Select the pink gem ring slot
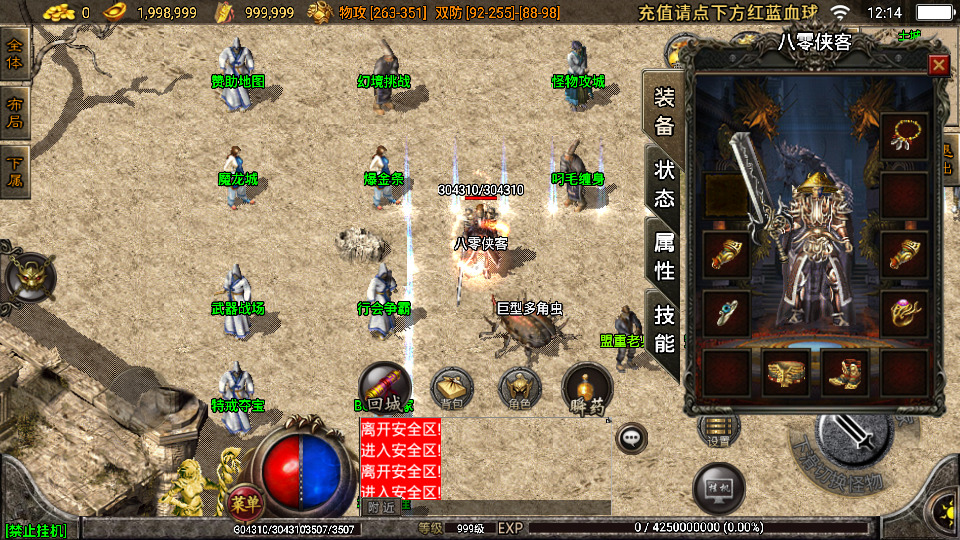The height and width of the screenshot is (540, 960). pos(904,314)
